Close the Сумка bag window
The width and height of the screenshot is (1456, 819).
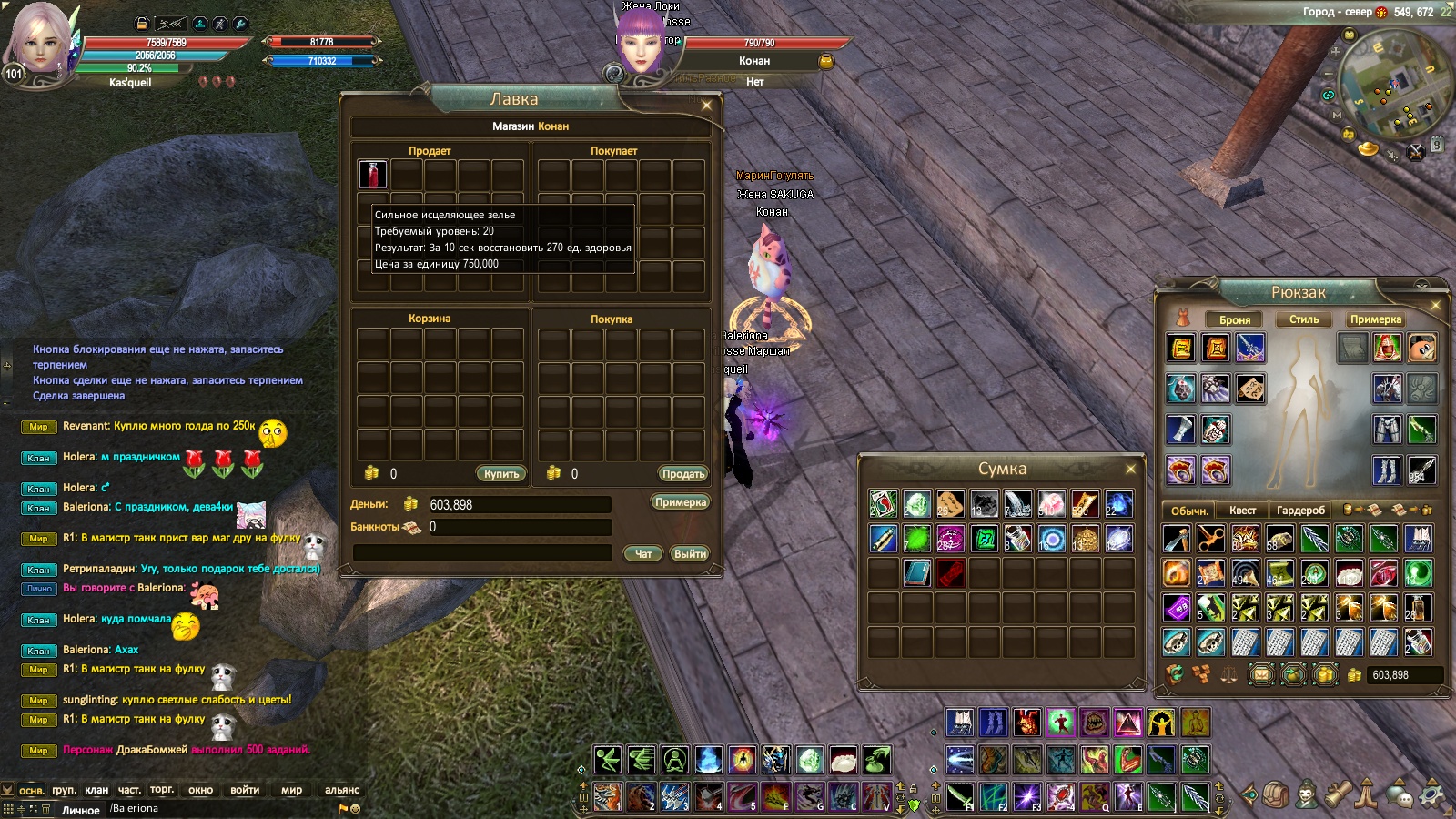point(1130,470)
